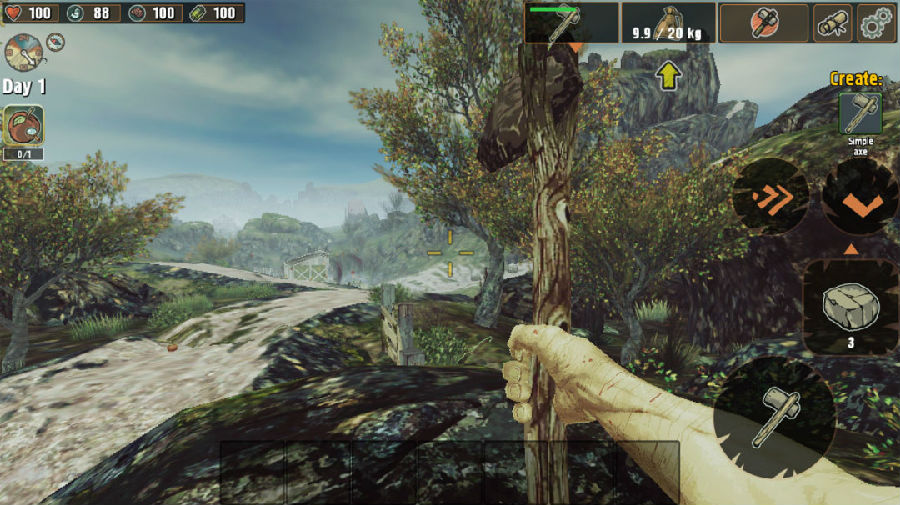Open the gear settings menu
This screenshot has width=900, height=505.
(876, 22)
